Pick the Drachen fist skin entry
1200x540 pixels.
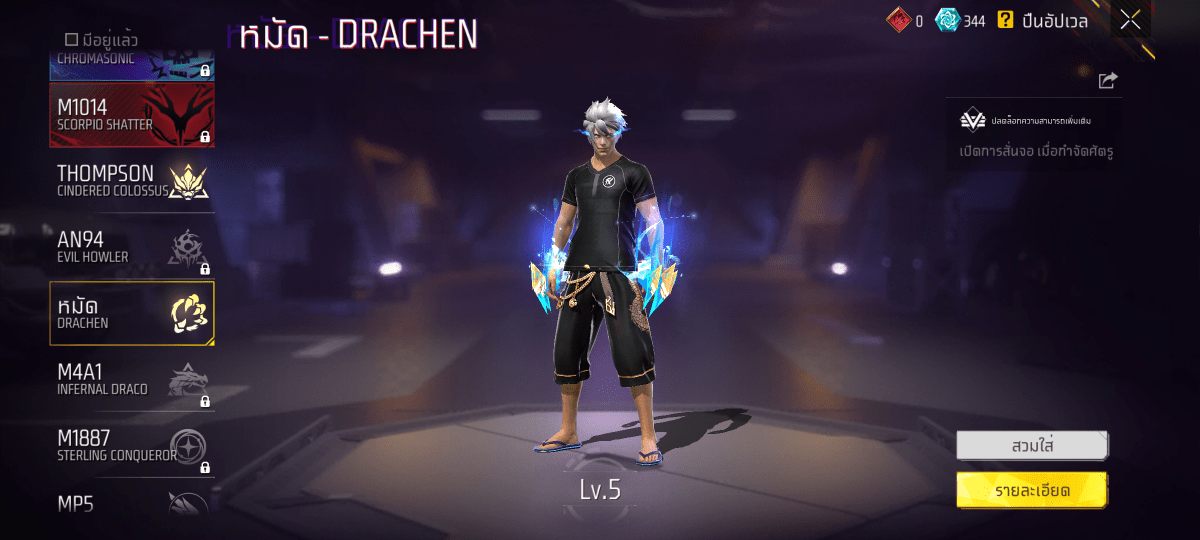[131, 313]
